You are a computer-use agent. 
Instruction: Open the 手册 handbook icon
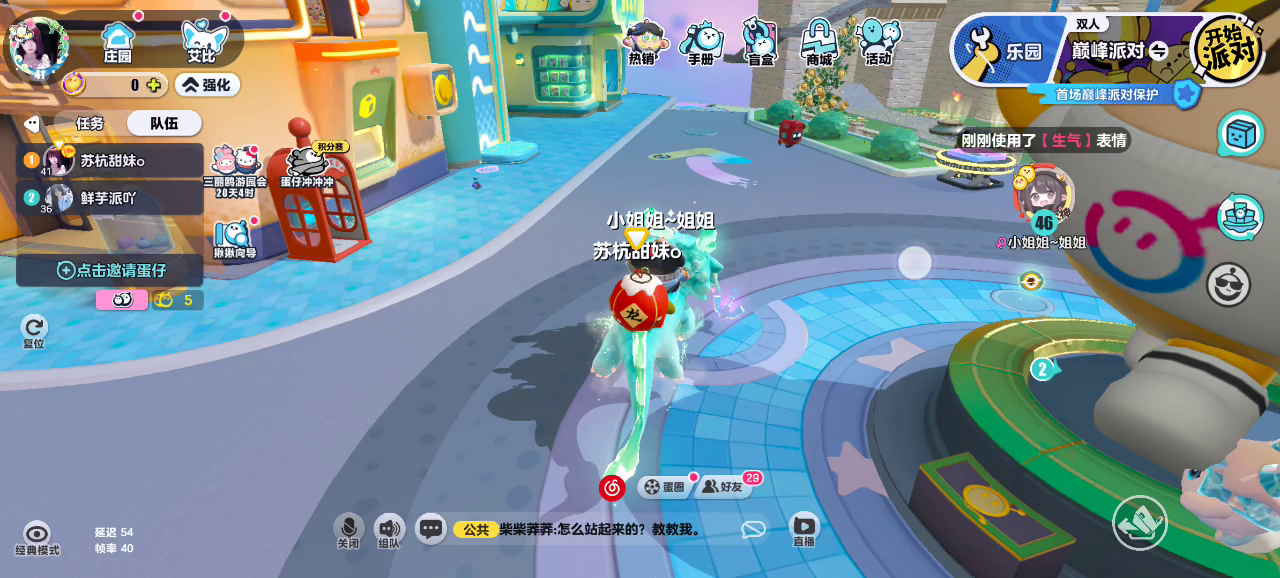click(701, 42)
